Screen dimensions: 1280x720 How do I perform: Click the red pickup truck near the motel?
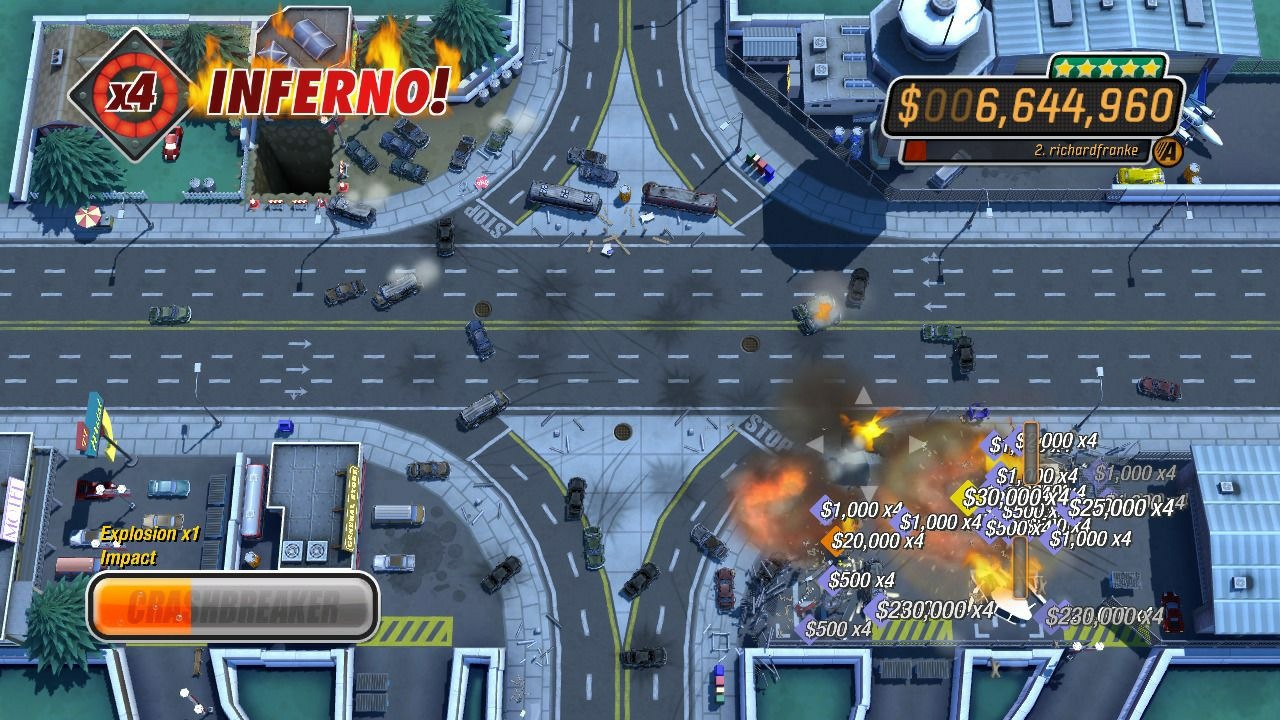[98, 489]
